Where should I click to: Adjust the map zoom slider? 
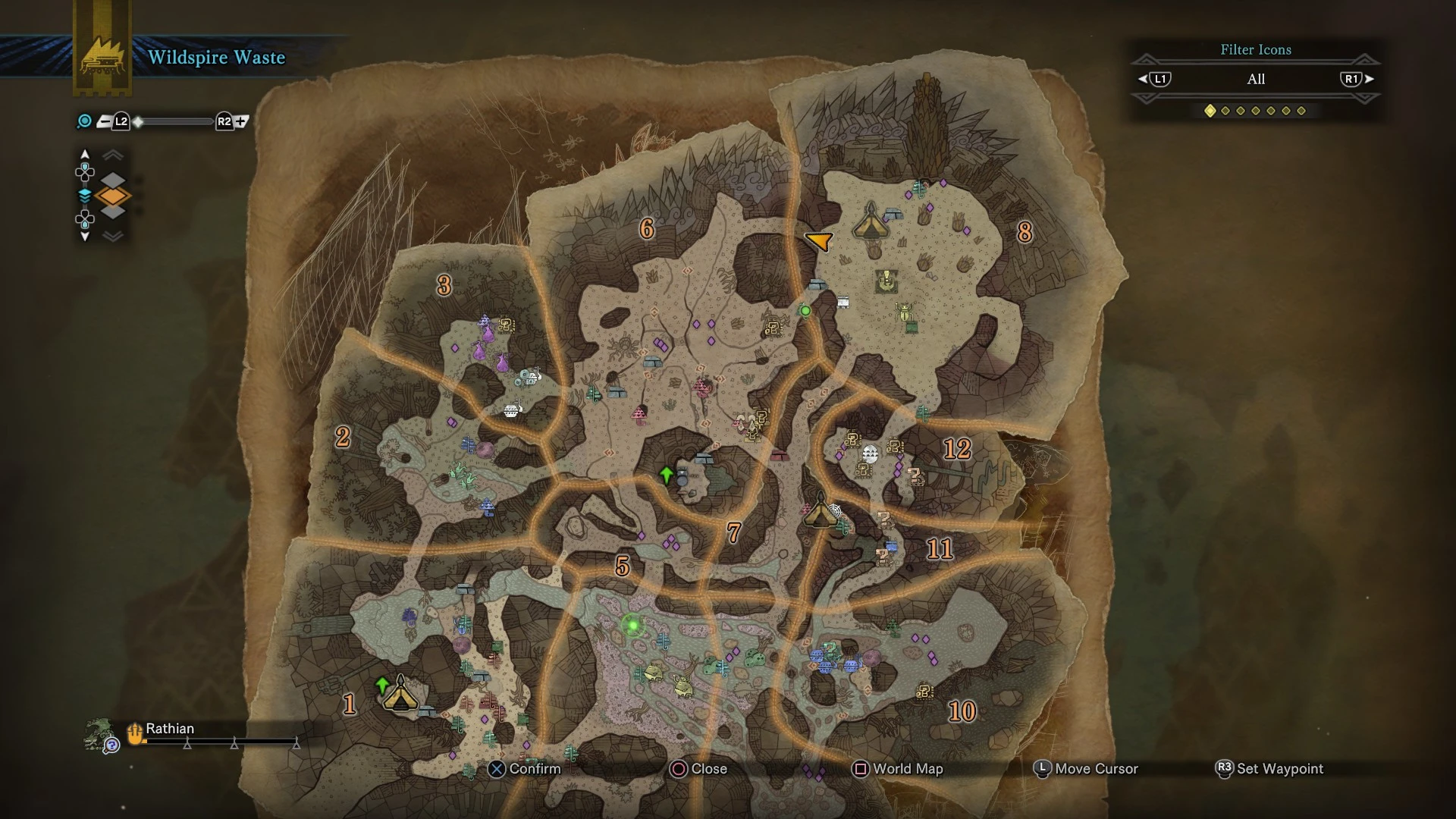174,121
